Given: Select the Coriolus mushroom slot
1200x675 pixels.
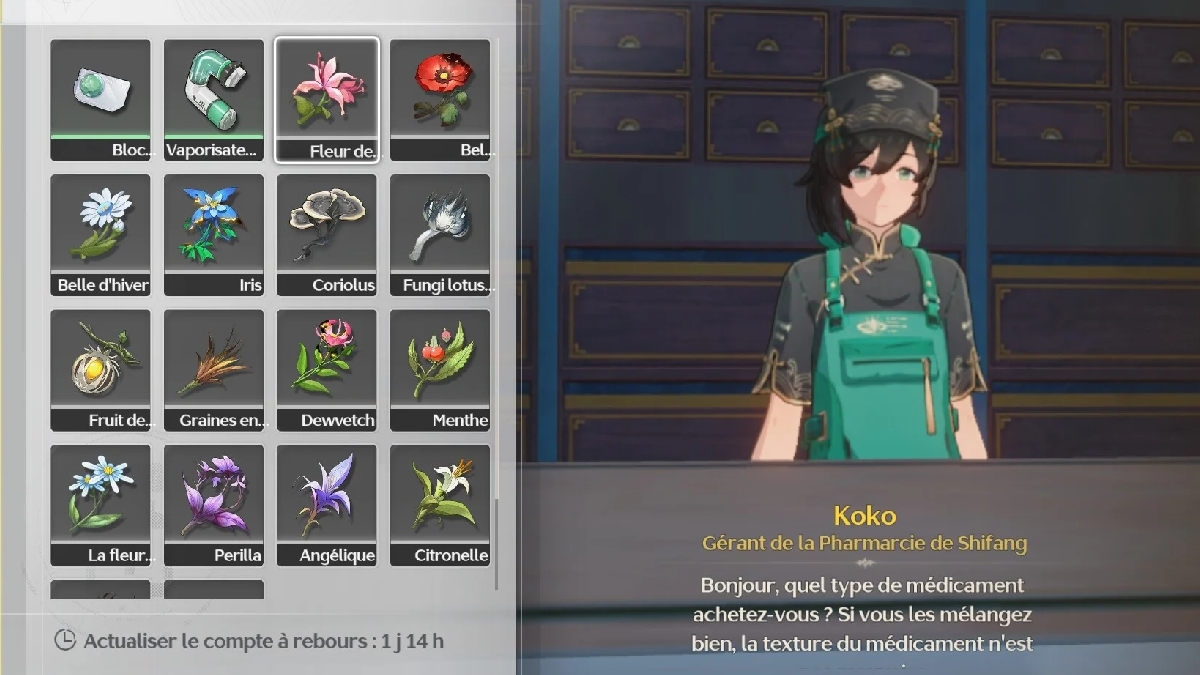Looking at the screenshot, I should point(327,235).
